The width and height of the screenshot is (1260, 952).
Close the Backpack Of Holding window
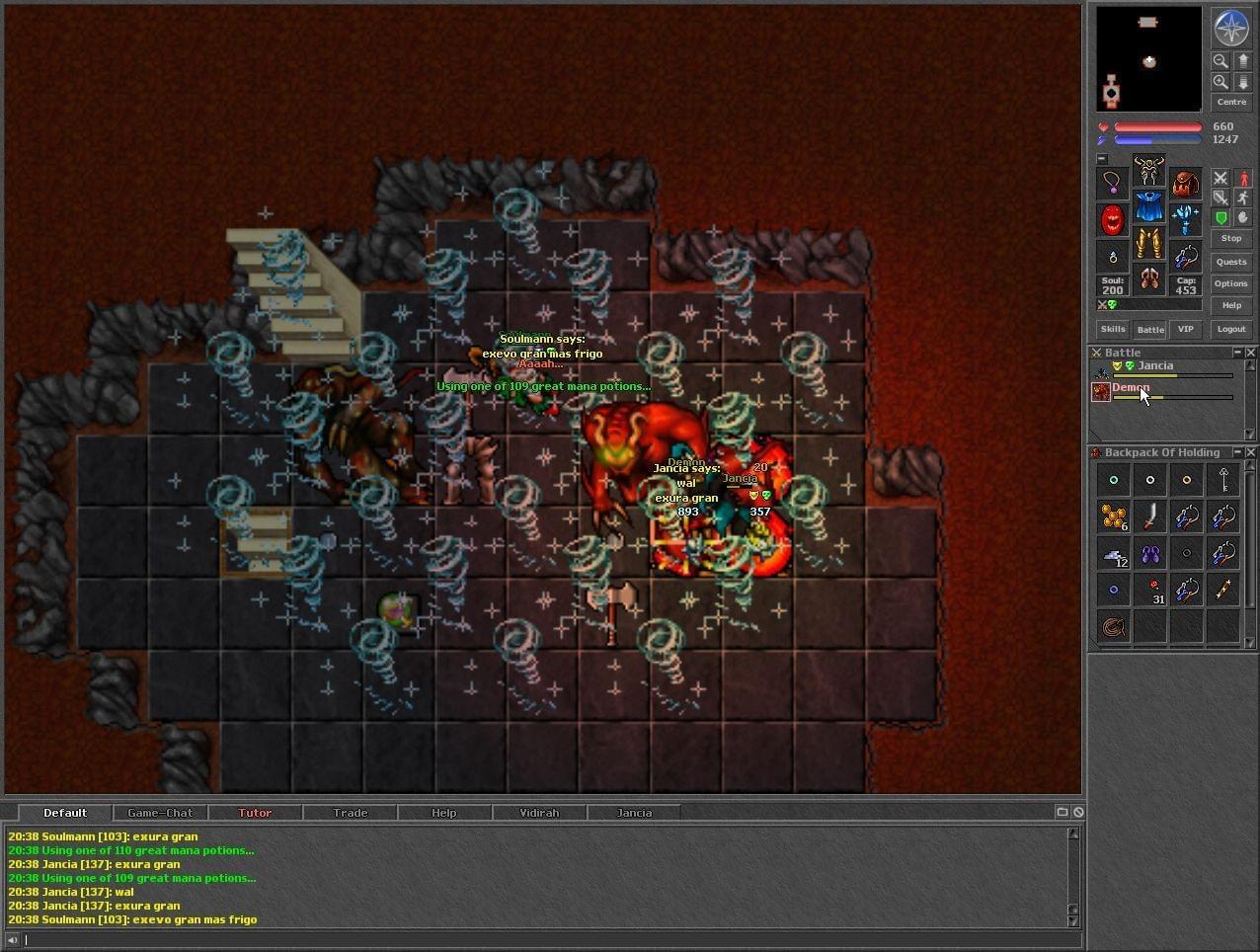(1251, 452)
